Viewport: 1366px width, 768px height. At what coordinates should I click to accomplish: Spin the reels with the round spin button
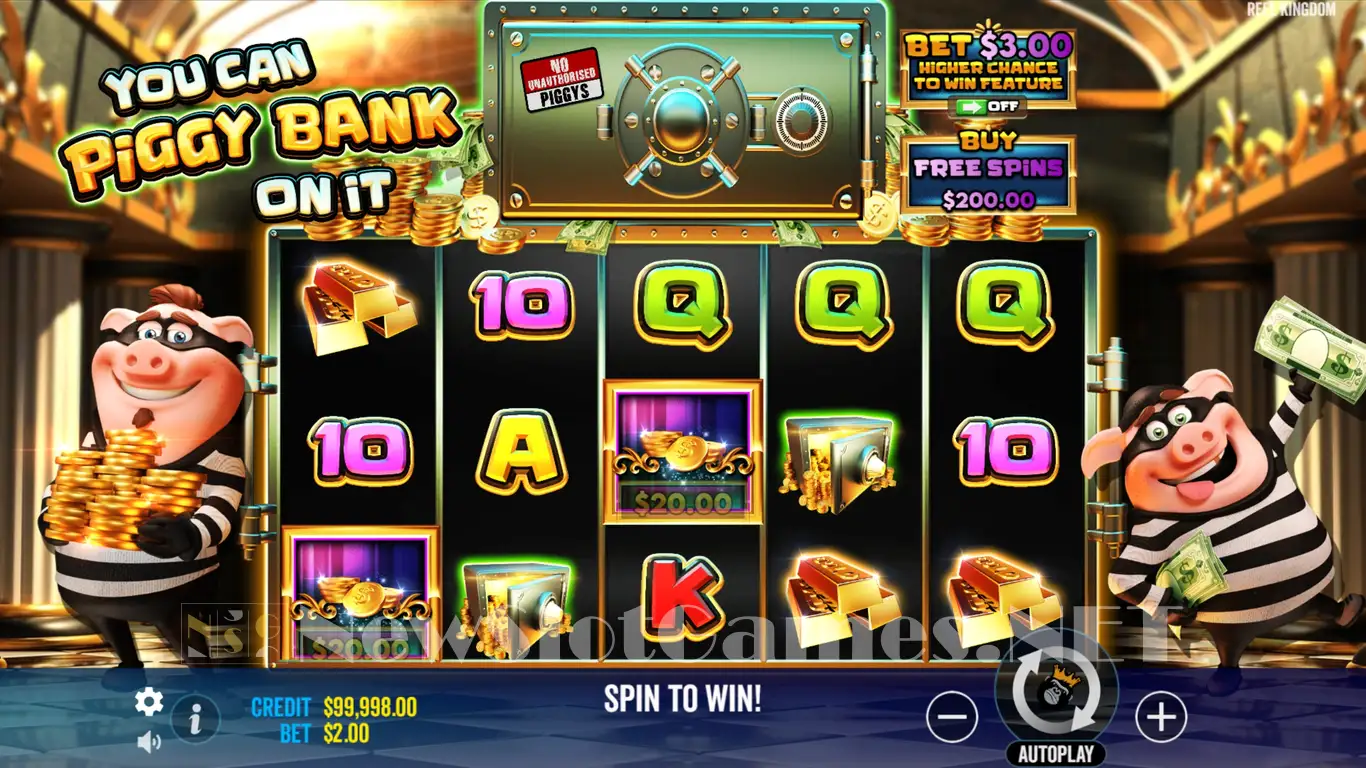[1056, 690]
